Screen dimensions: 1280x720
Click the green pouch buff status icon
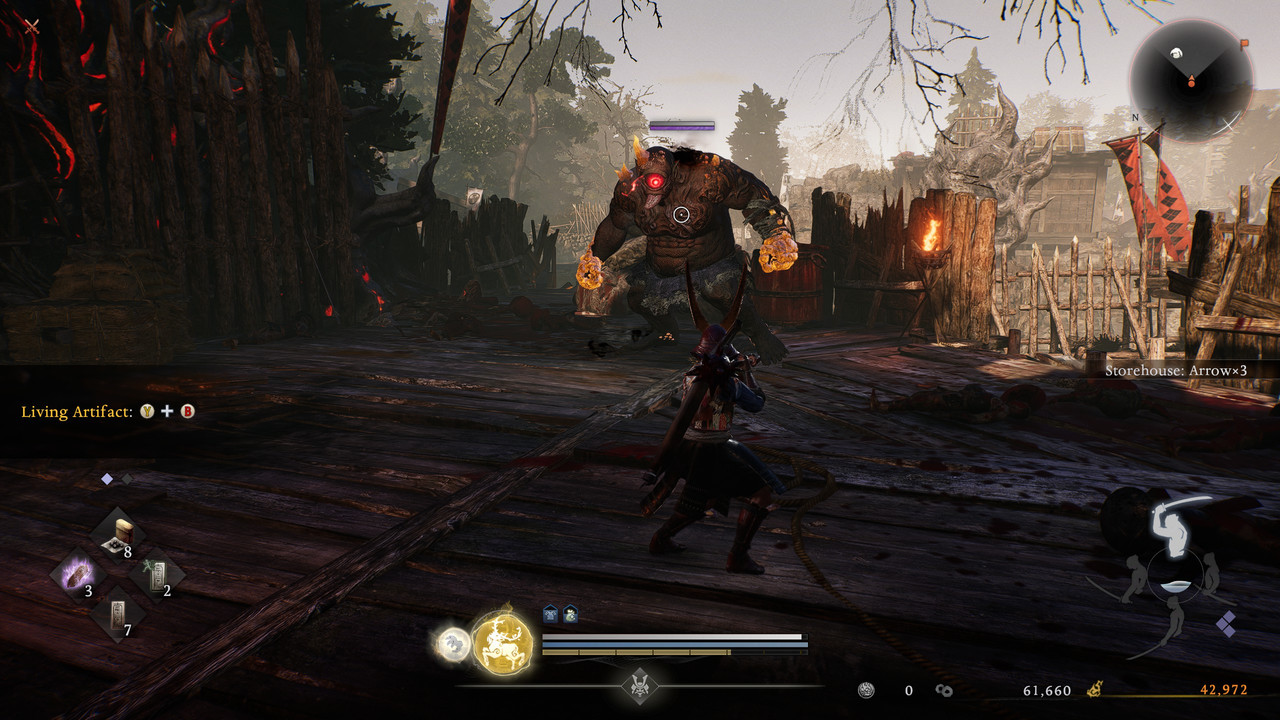[x=569, y=615]
